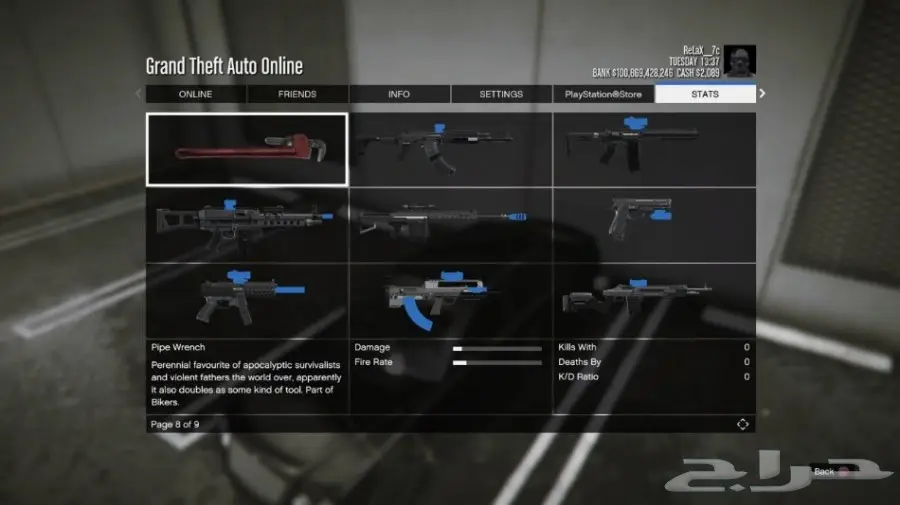Choose the AK-style rifle with curved magazine

click(x=450, y=149)
